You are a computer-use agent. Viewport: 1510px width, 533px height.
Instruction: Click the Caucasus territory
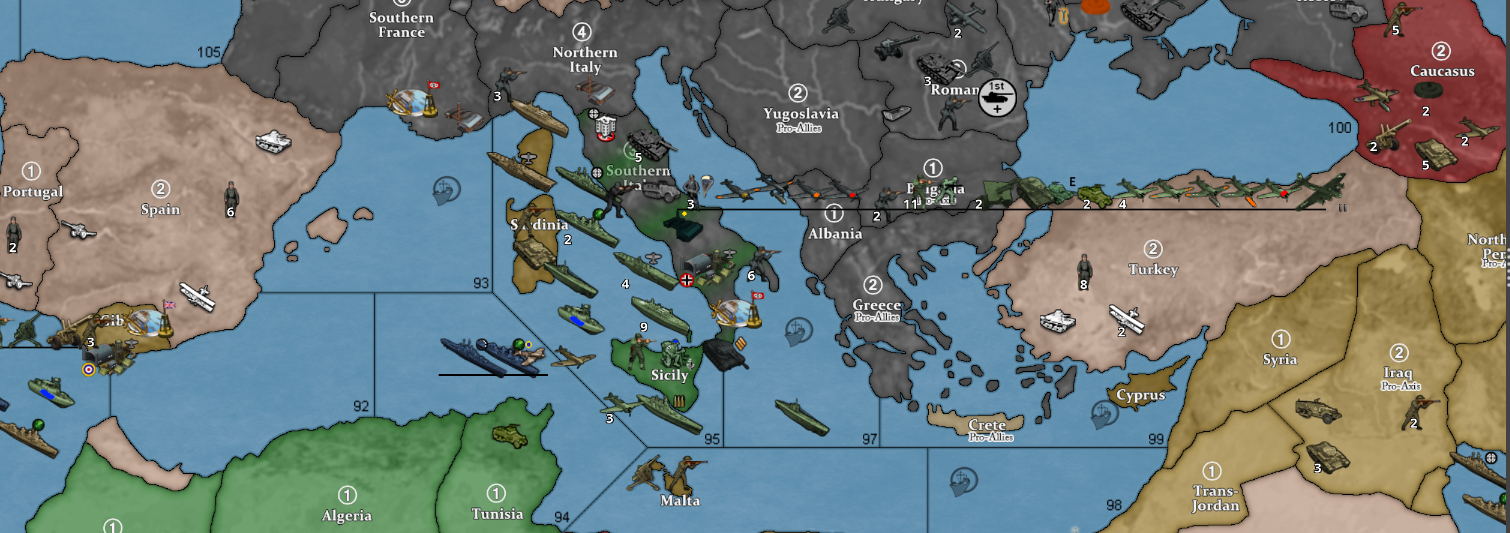[1441, 71]
